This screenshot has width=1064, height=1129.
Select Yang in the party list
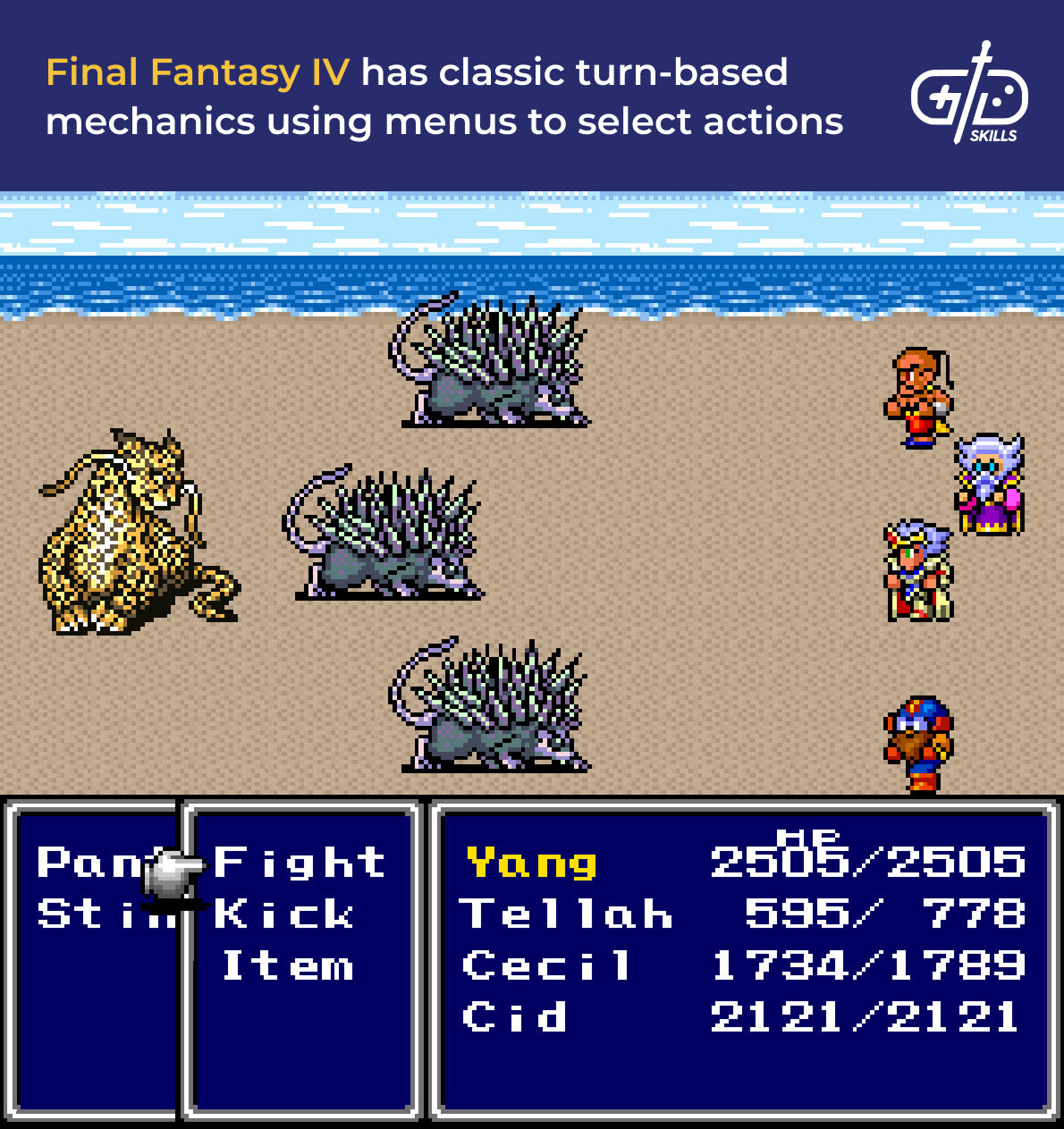531,864
